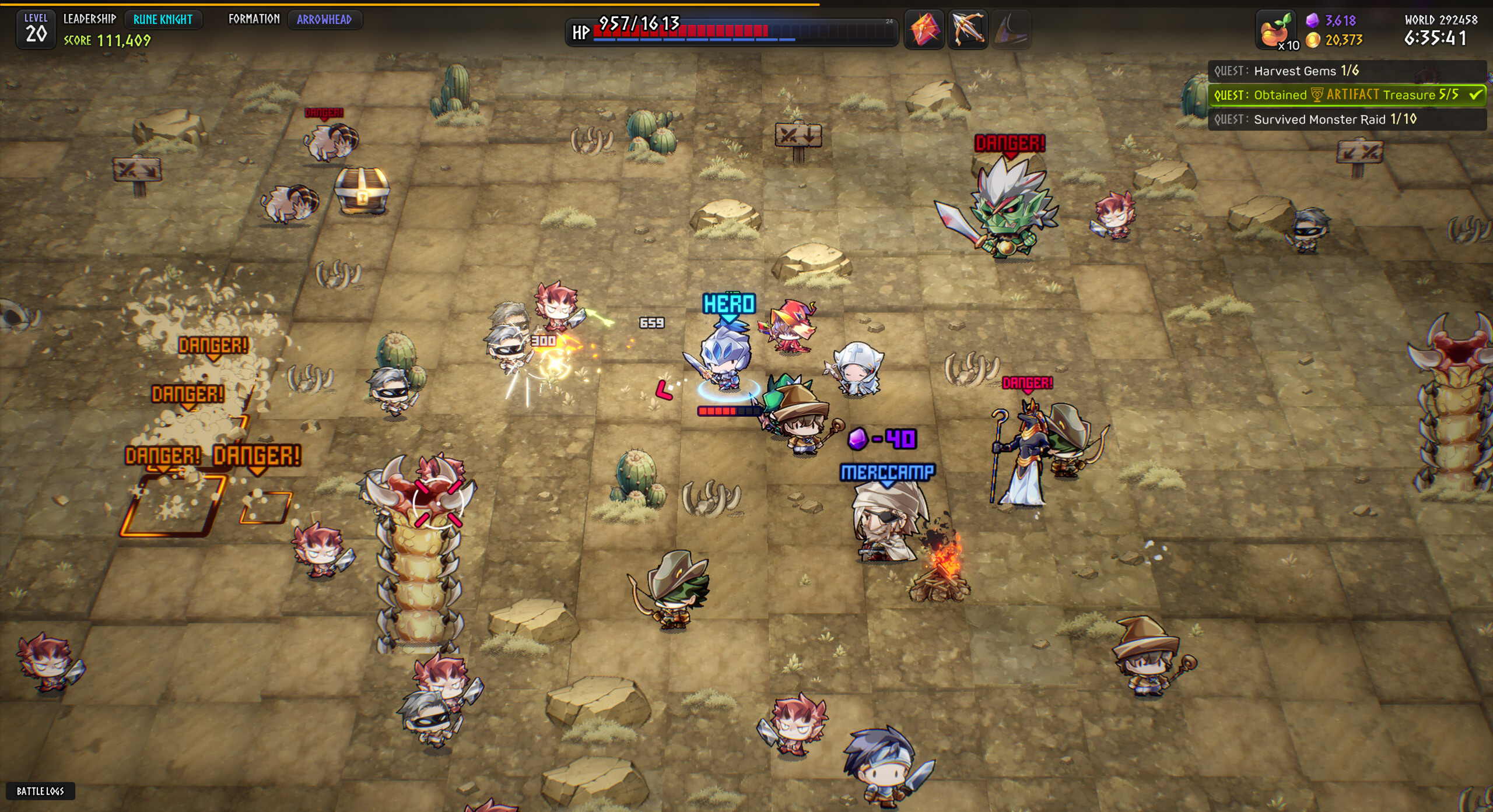The width and height of the screenshot is (1493, 812).
Task: Open the RUNE KNIGHT leadership selector
Action: tap(163, 20)
